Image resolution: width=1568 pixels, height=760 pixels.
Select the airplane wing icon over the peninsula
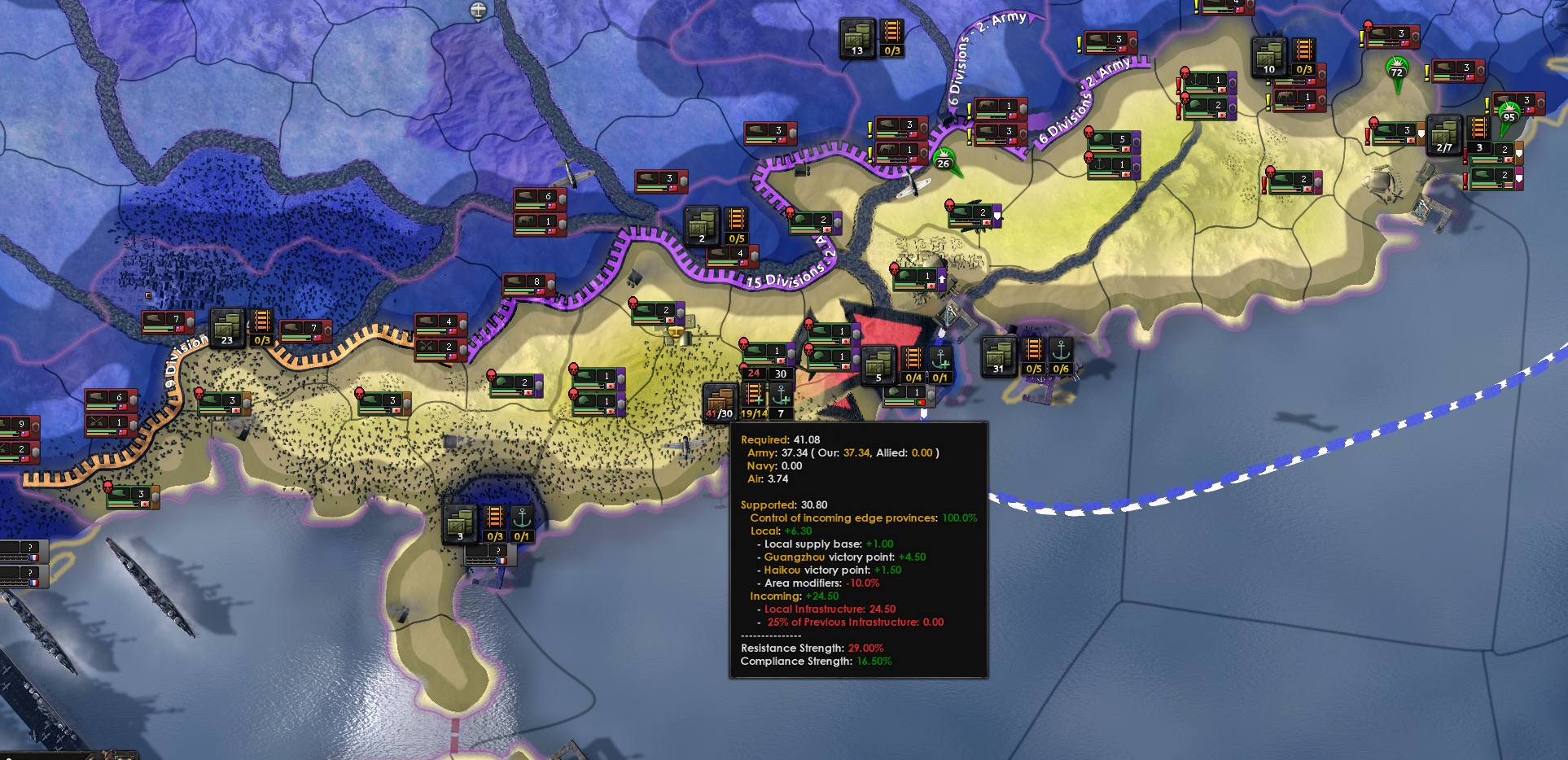coord(686,443)
